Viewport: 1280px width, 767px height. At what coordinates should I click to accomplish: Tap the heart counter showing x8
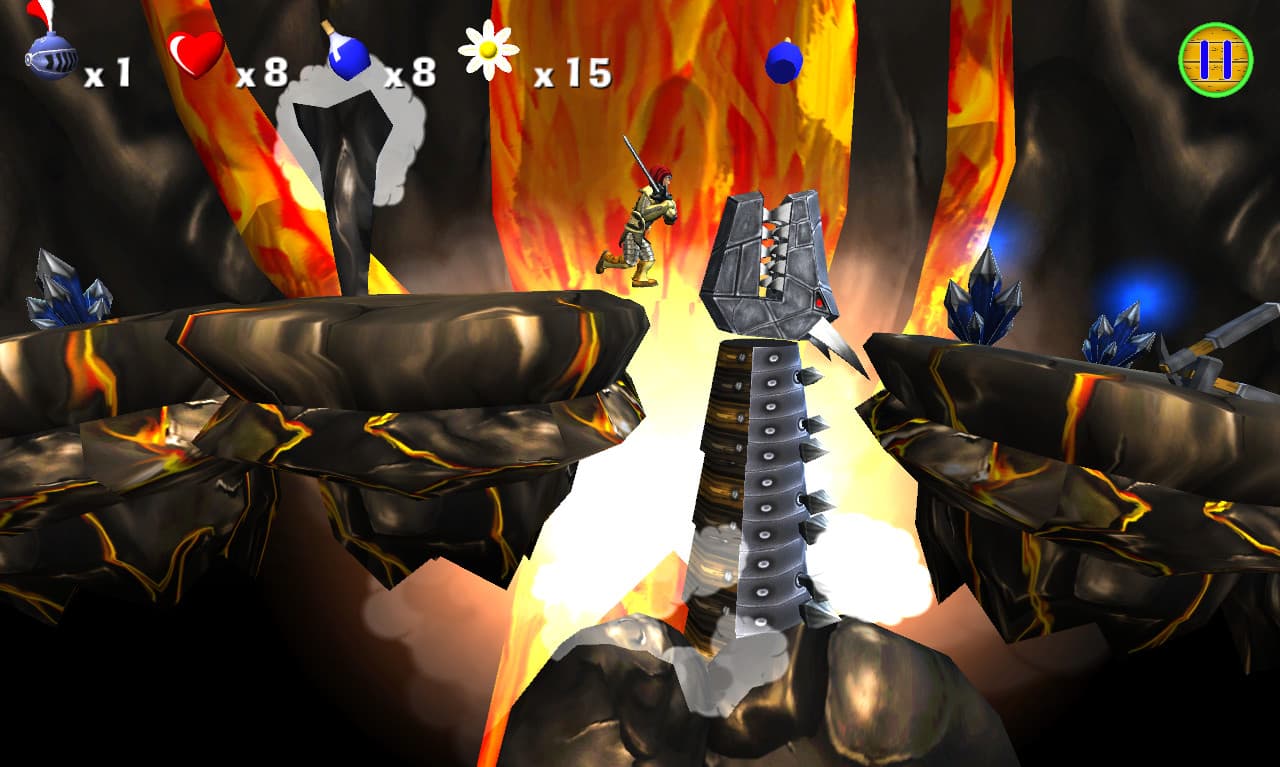click(x=264, y=75)
